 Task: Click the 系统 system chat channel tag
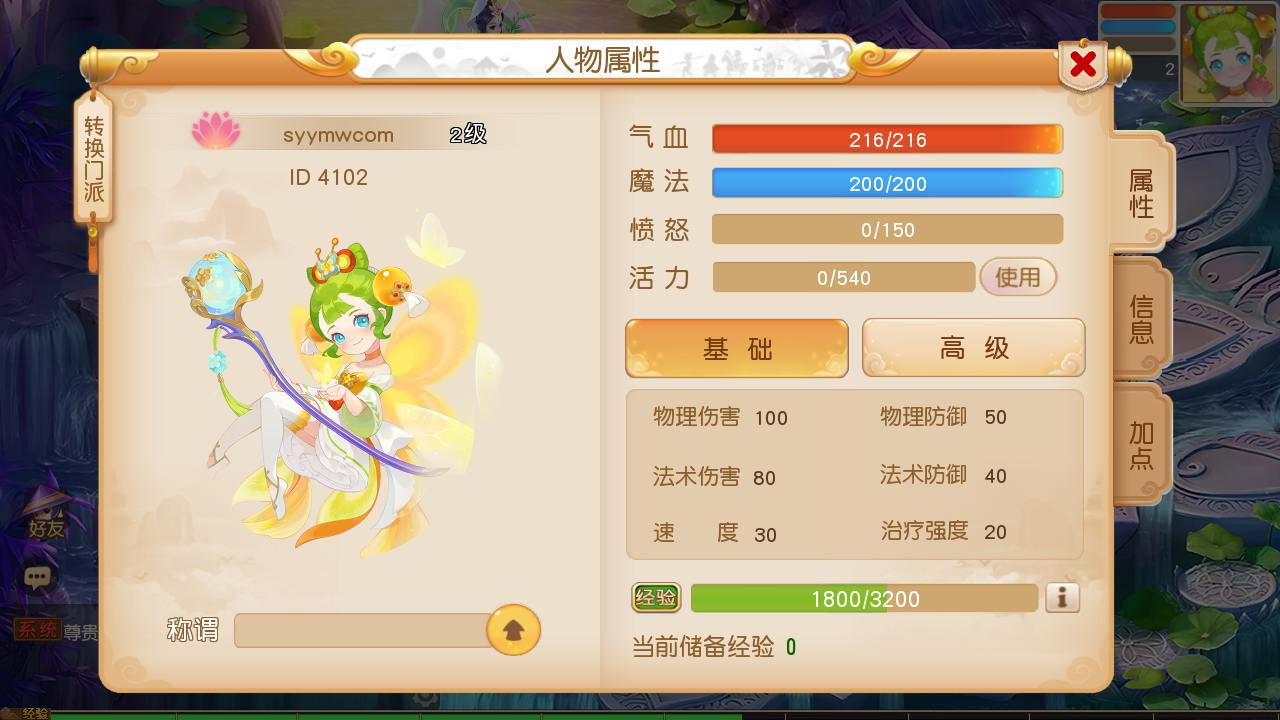click(x=38, y=630)
